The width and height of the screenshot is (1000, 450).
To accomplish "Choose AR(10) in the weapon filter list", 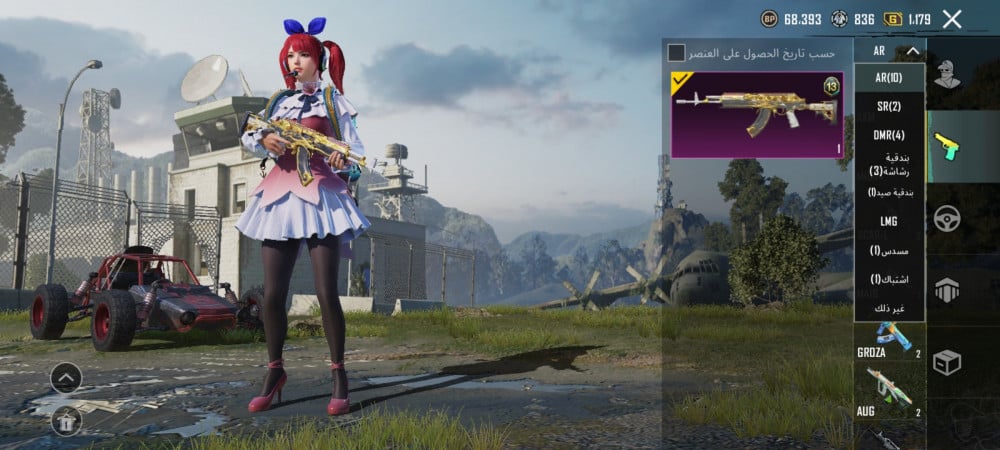I will point(889,78).
